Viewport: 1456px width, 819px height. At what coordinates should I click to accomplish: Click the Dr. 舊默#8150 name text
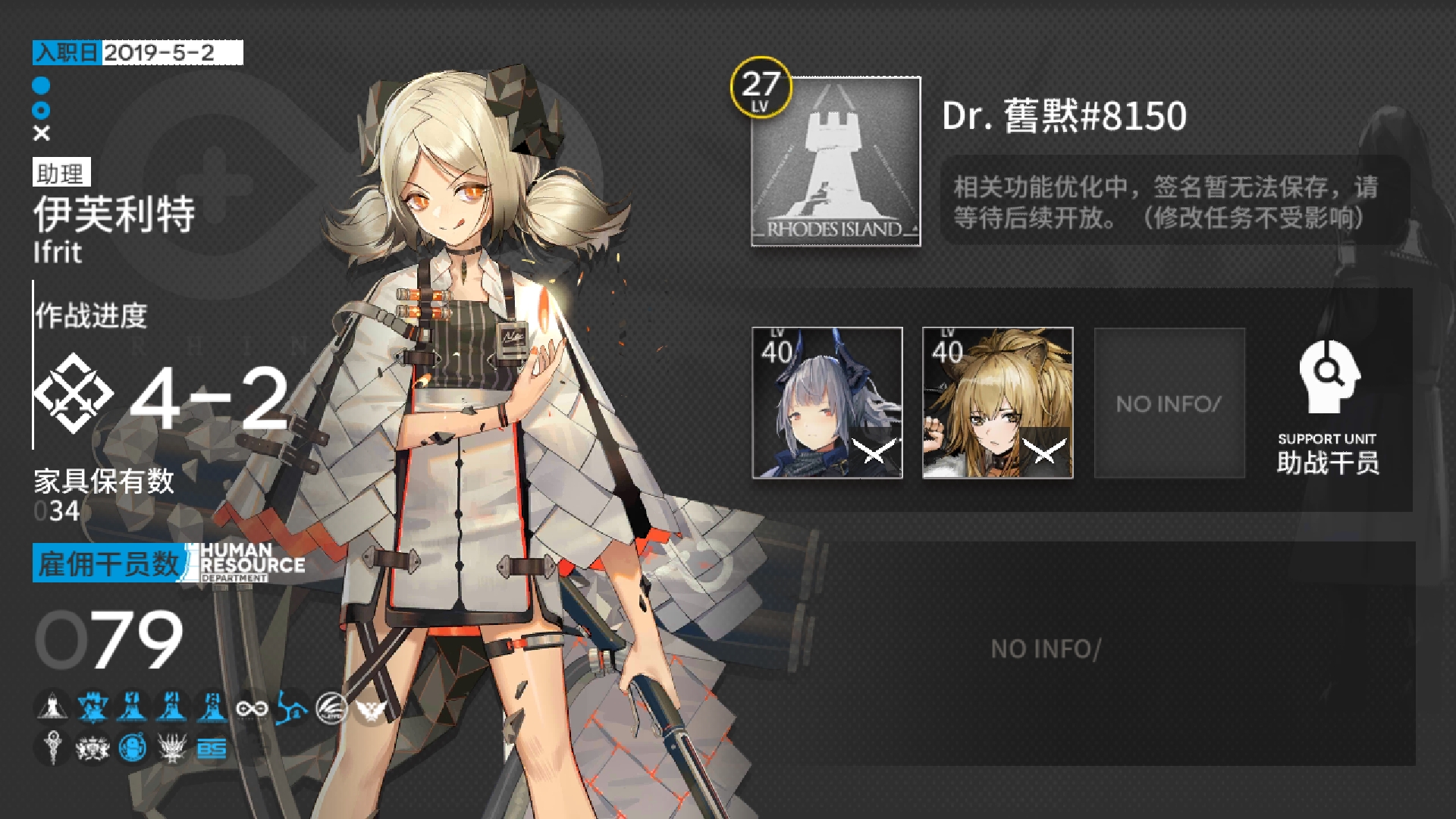(x=1065, y=116)
